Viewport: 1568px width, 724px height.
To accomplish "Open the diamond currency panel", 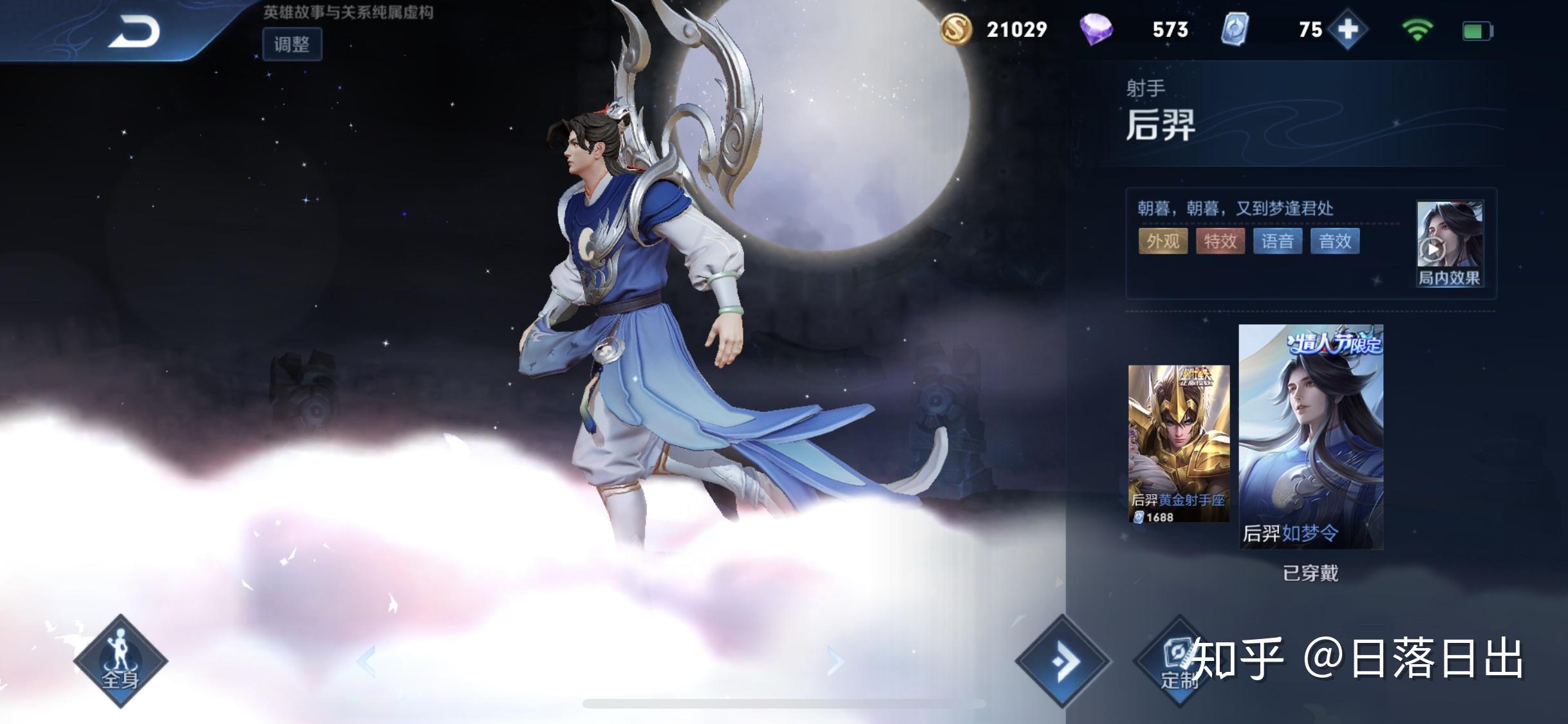I will pos(1098,30).
